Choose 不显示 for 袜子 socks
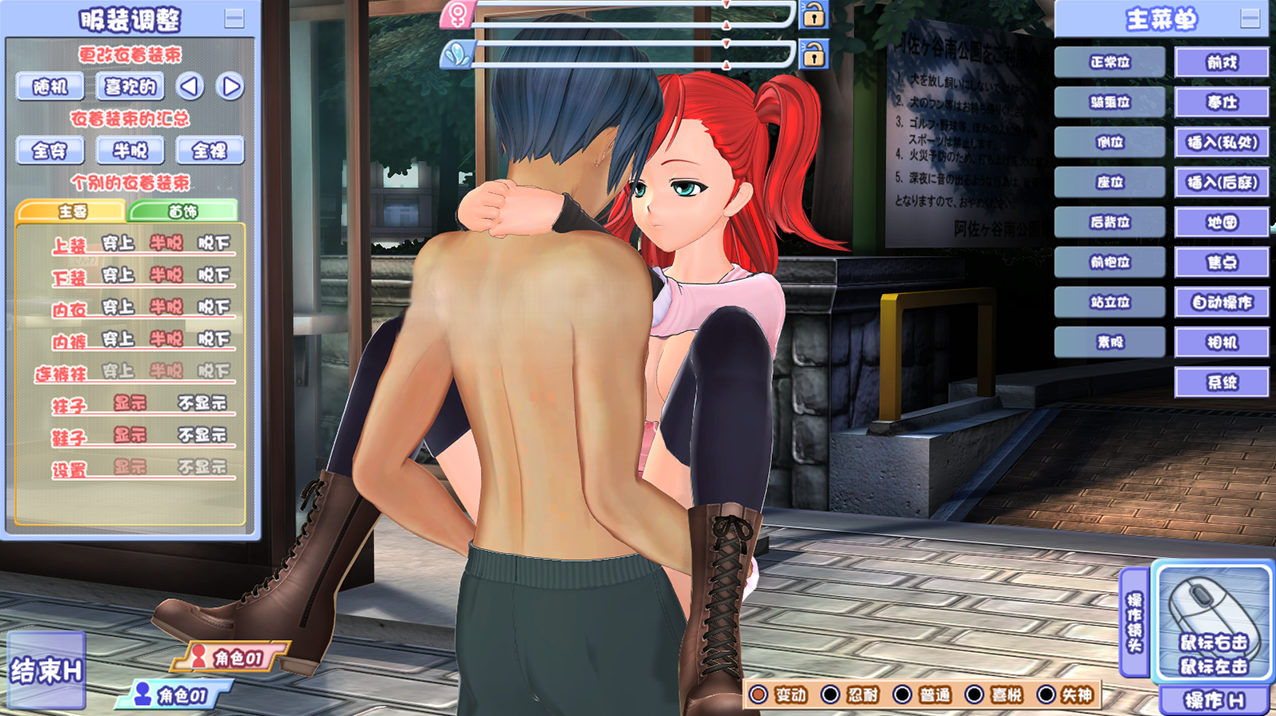Viewport: 1276px width, 716px height. point(202,403)
